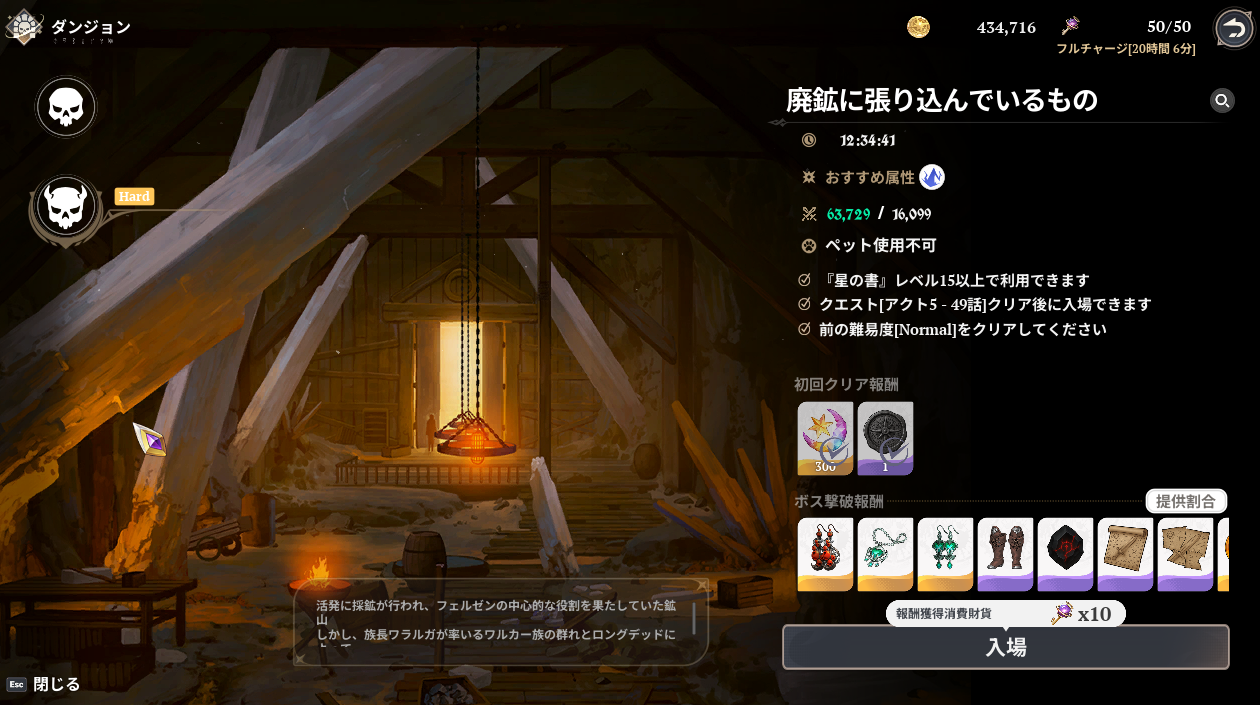The width and height of the screenshot is (1260, 705).
Task: Go back using the return arrow button
Action: (1234, 28)
